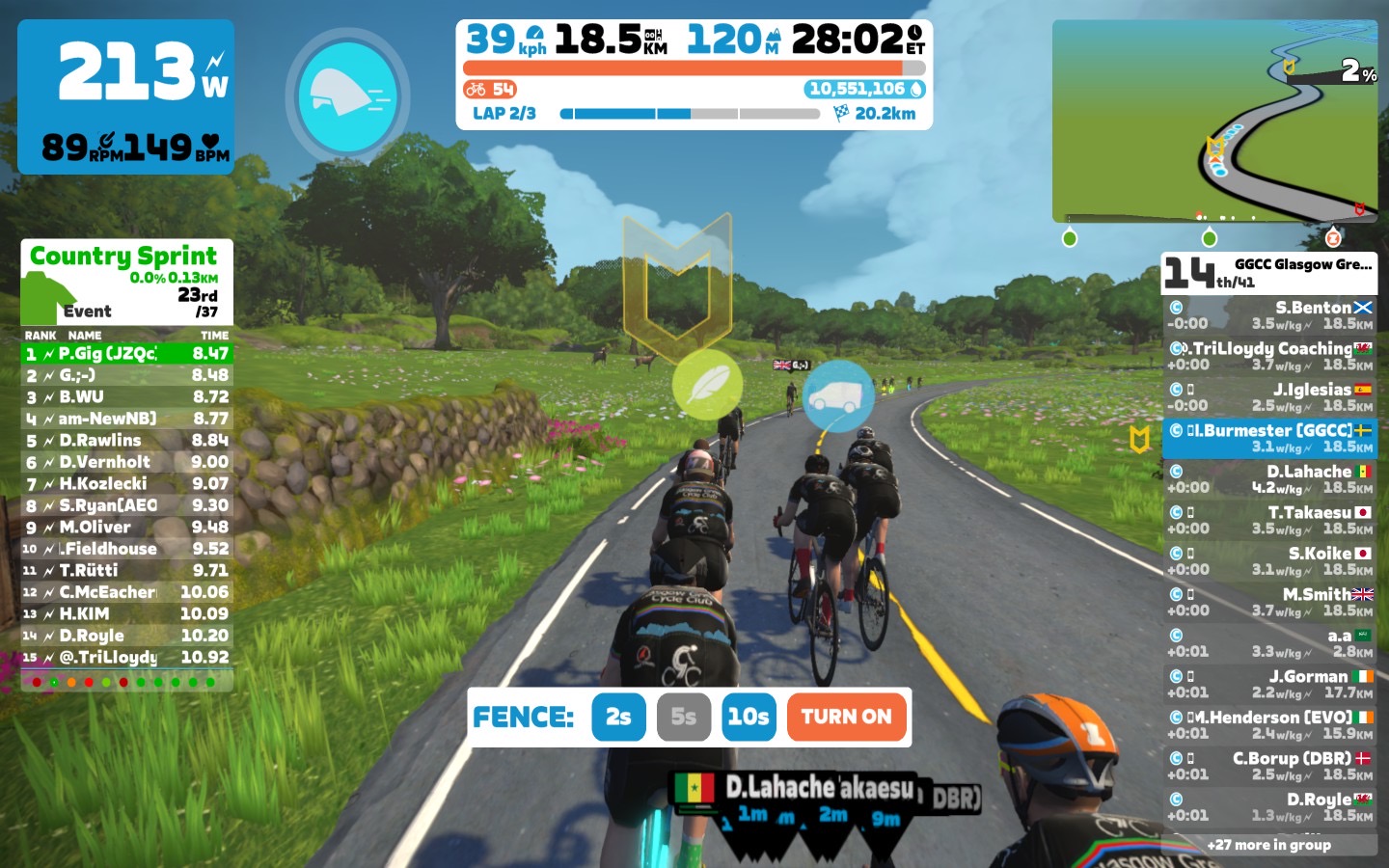Select rider S.Benton in nearby list
Viewport: 1389px width, 868px height.
(x=1269, y=315)
